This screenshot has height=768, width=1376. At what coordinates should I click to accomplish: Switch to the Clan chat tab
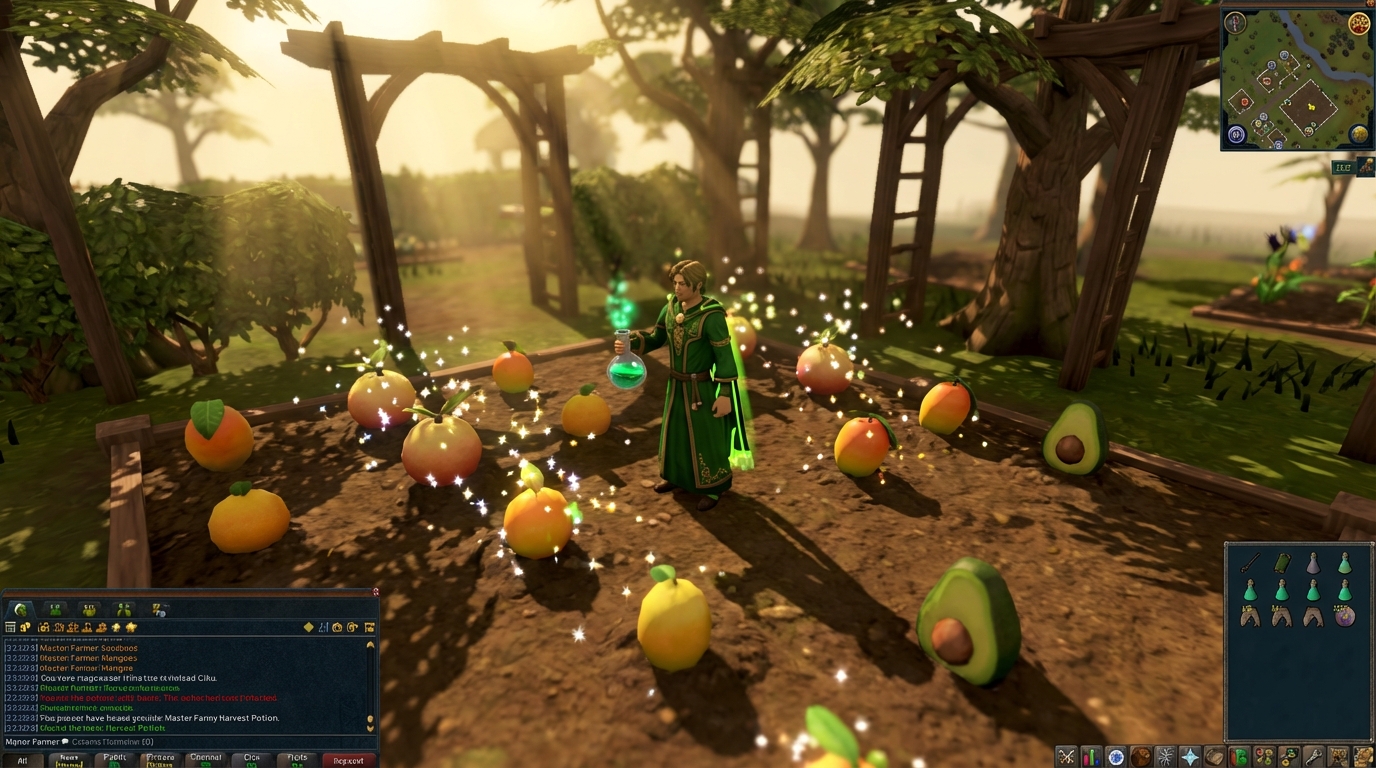click(251, 759)
